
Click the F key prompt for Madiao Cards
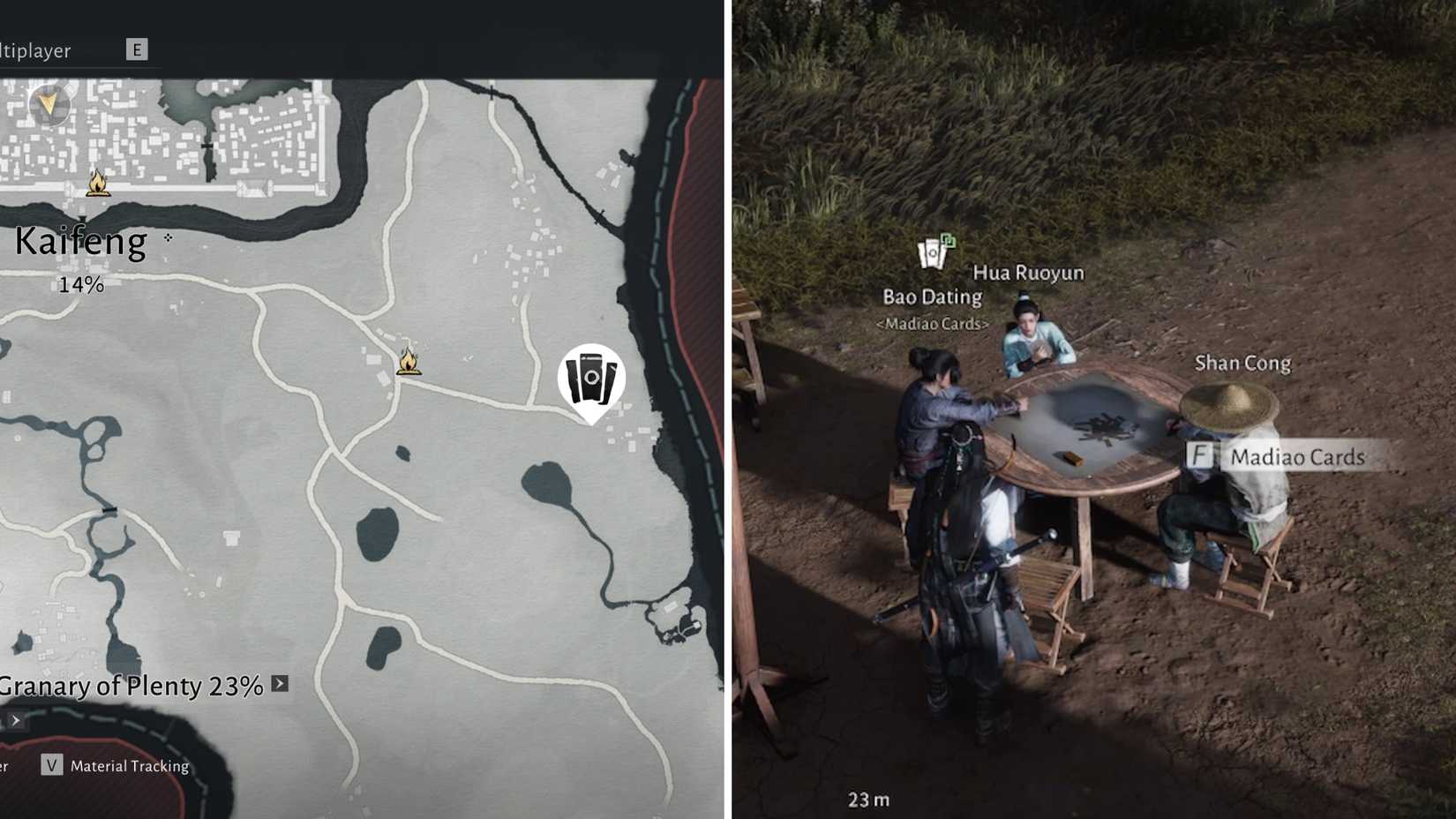(1198, 457)
